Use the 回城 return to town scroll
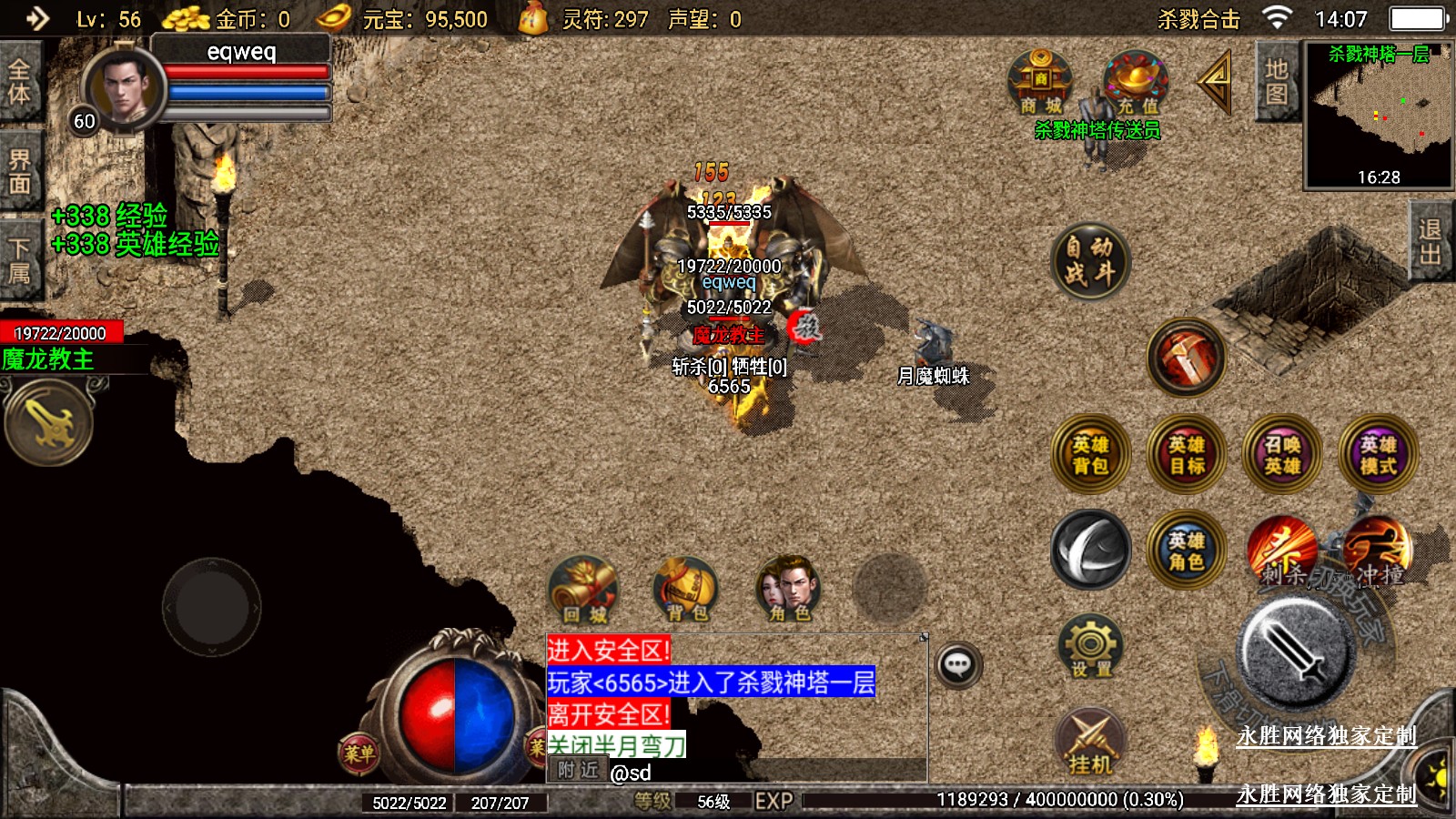The height and width of the screenshot is (819, 1456). tap(584, 589)
